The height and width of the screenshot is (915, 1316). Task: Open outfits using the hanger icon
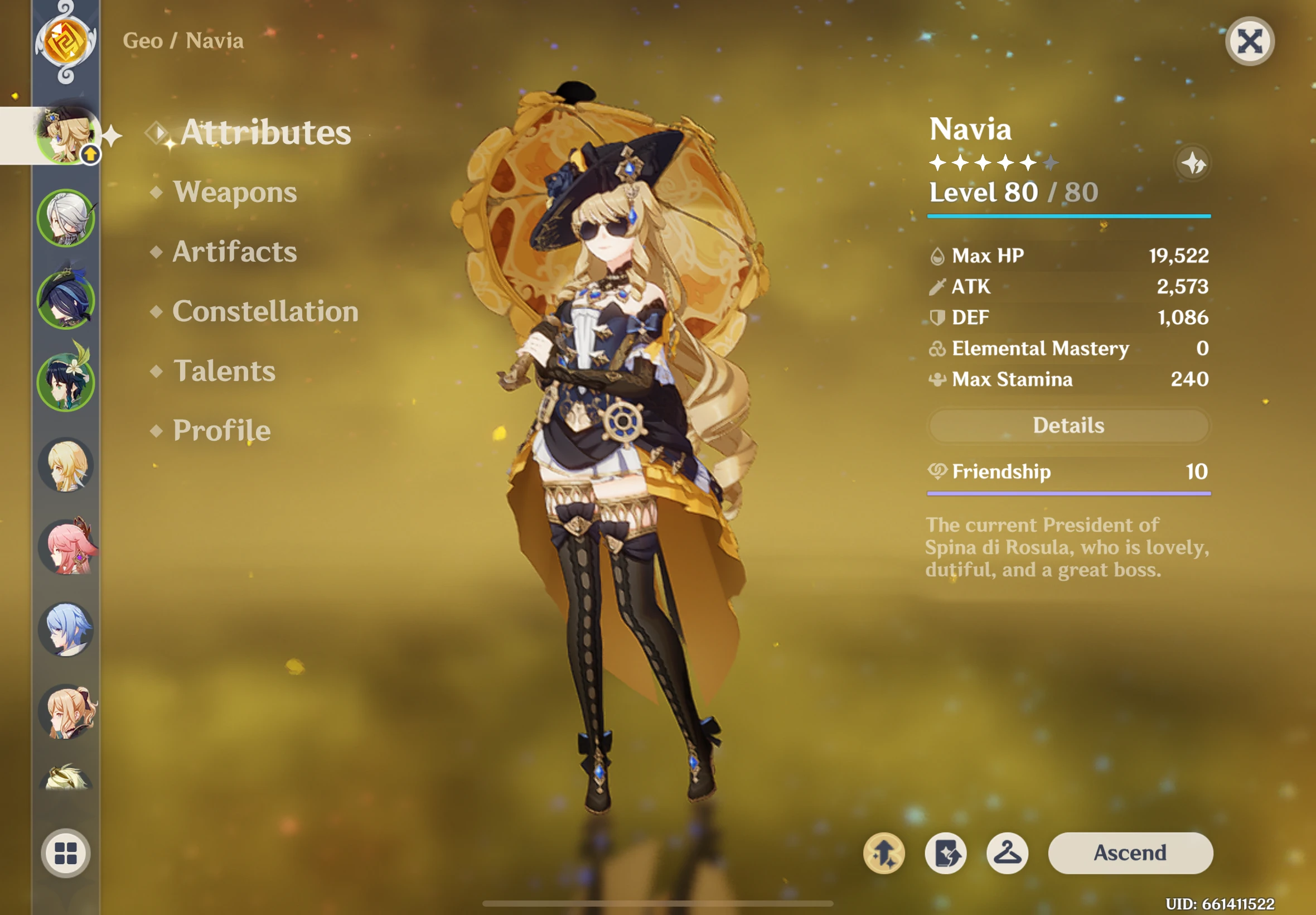(1008, 853)
